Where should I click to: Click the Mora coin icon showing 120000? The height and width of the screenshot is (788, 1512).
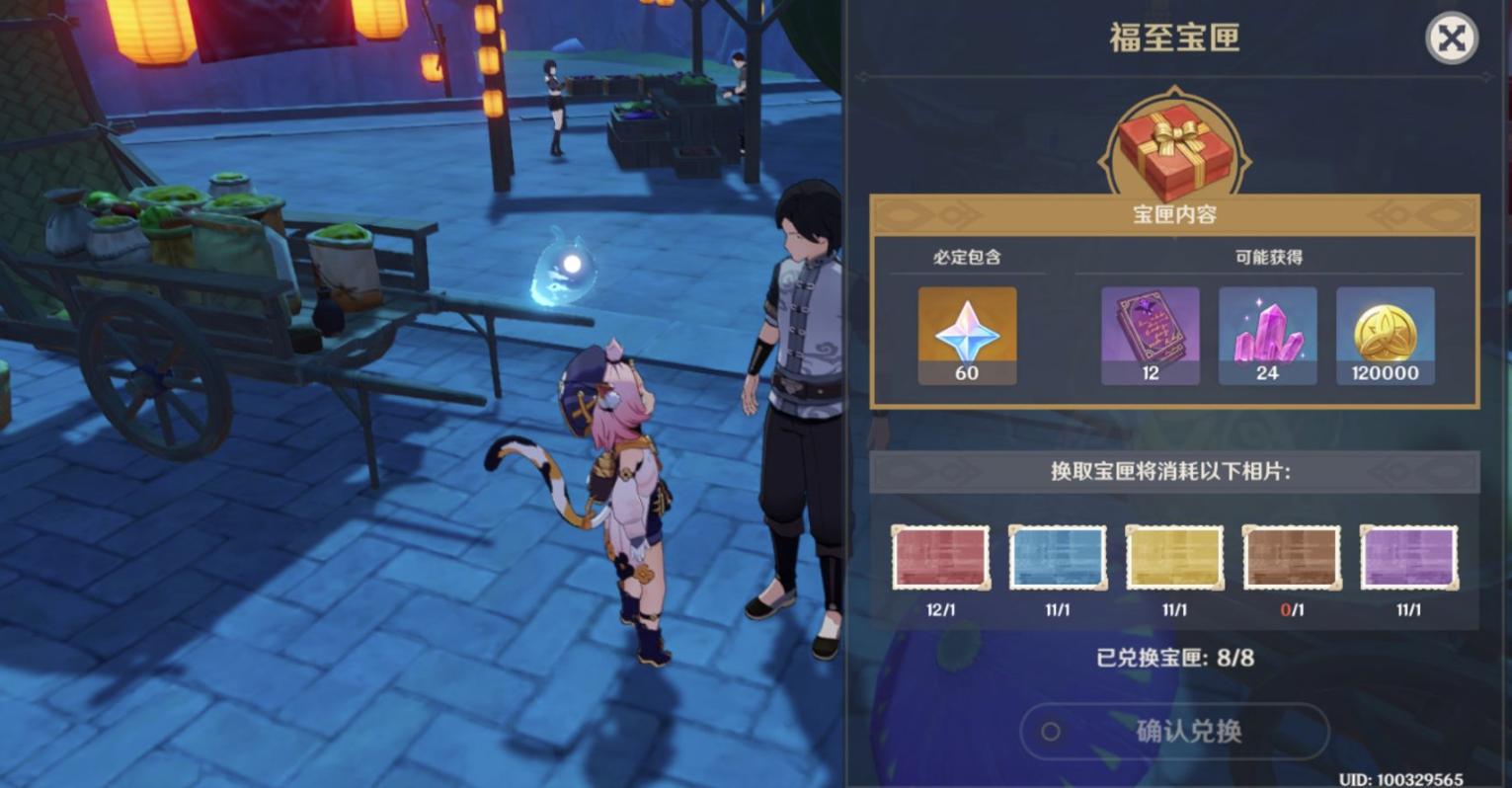1384,334
